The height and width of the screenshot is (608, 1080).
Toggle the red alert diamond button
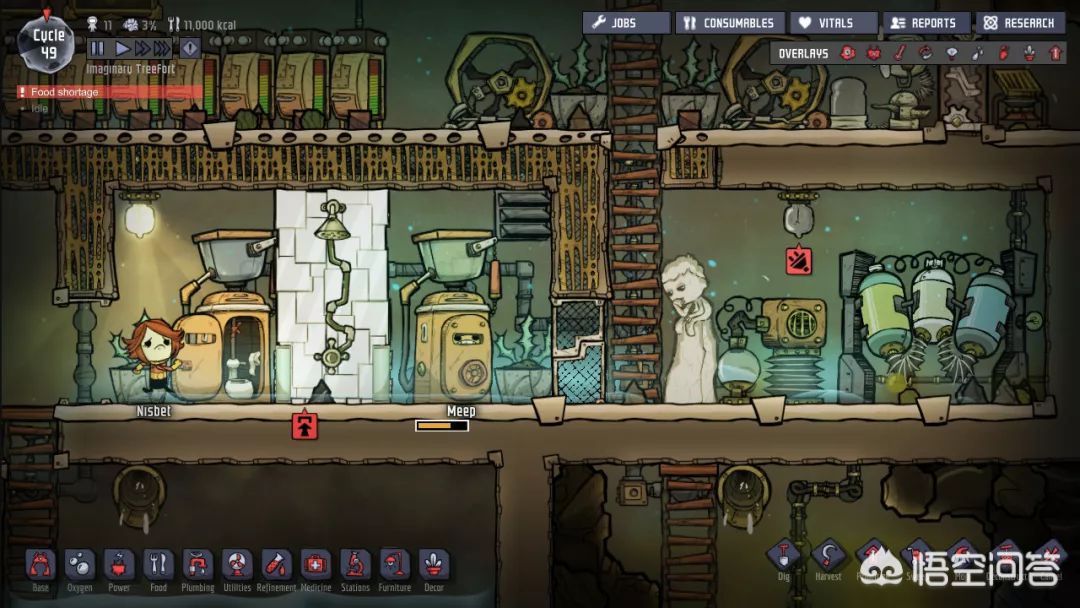tap(190, 47)
